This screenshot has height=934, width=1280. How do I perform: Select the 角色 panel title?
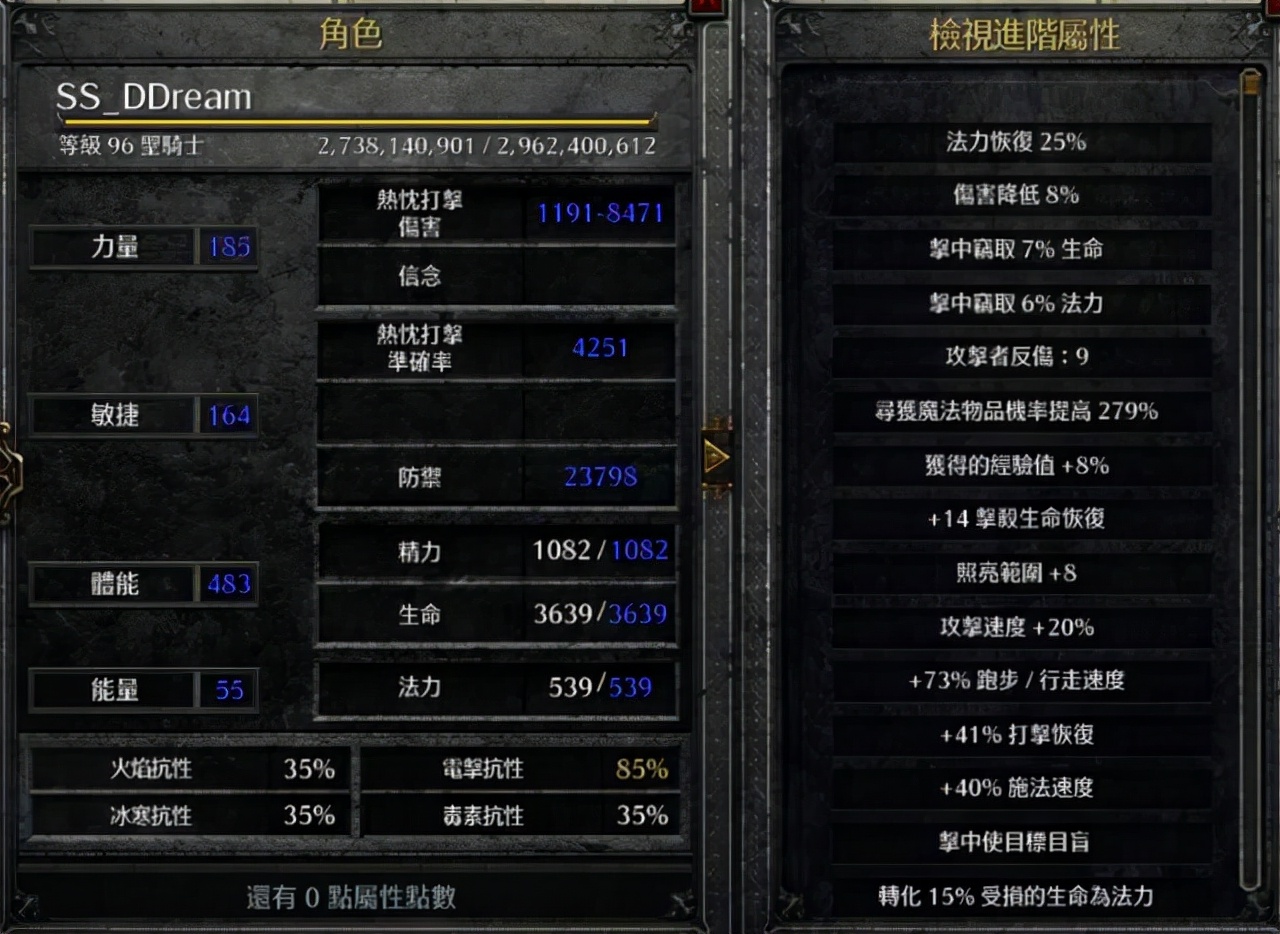pyautogui.click(x=349, y=32)
